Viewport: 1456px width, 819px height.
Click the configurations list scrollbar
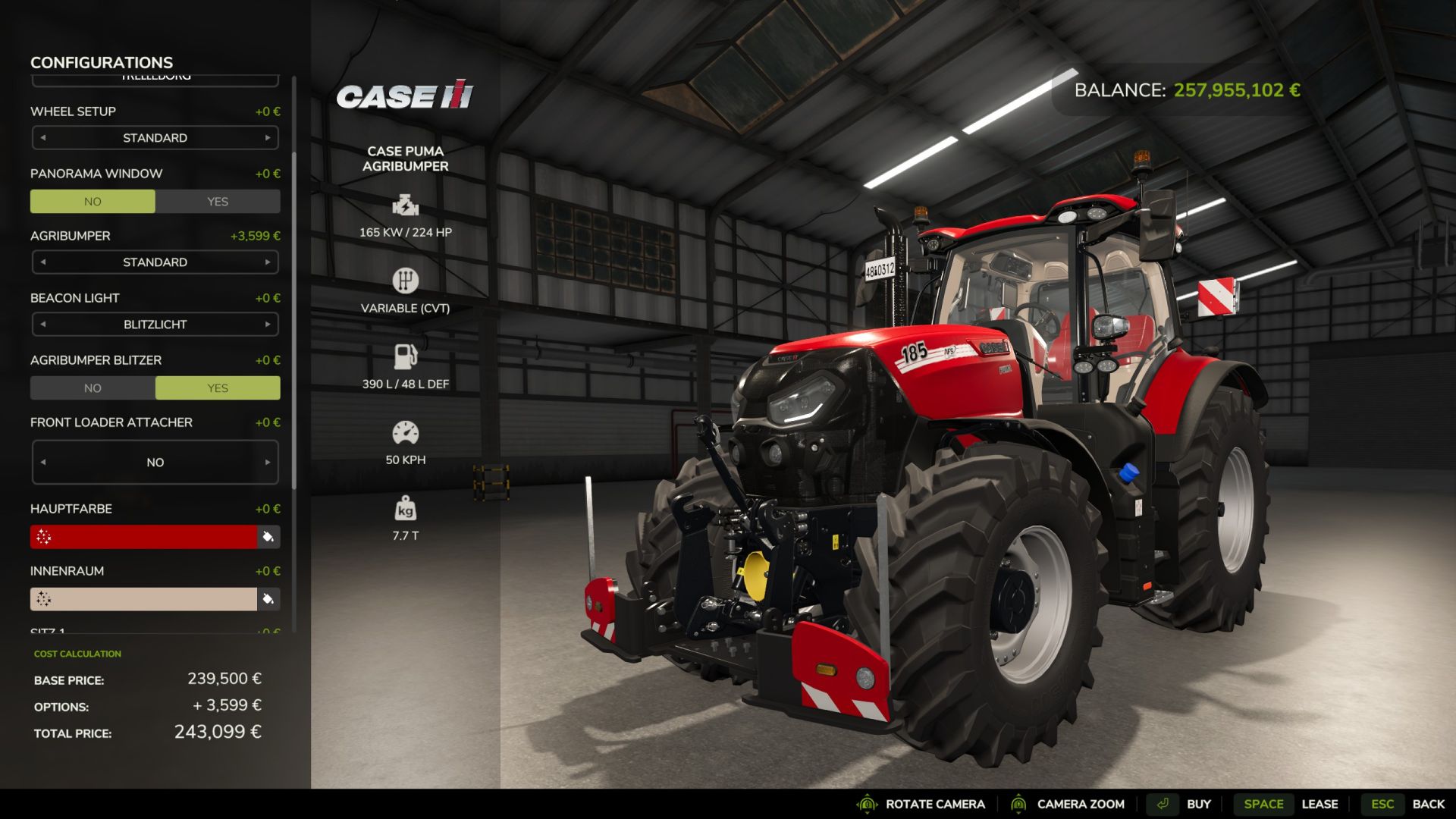click(294, 318)
